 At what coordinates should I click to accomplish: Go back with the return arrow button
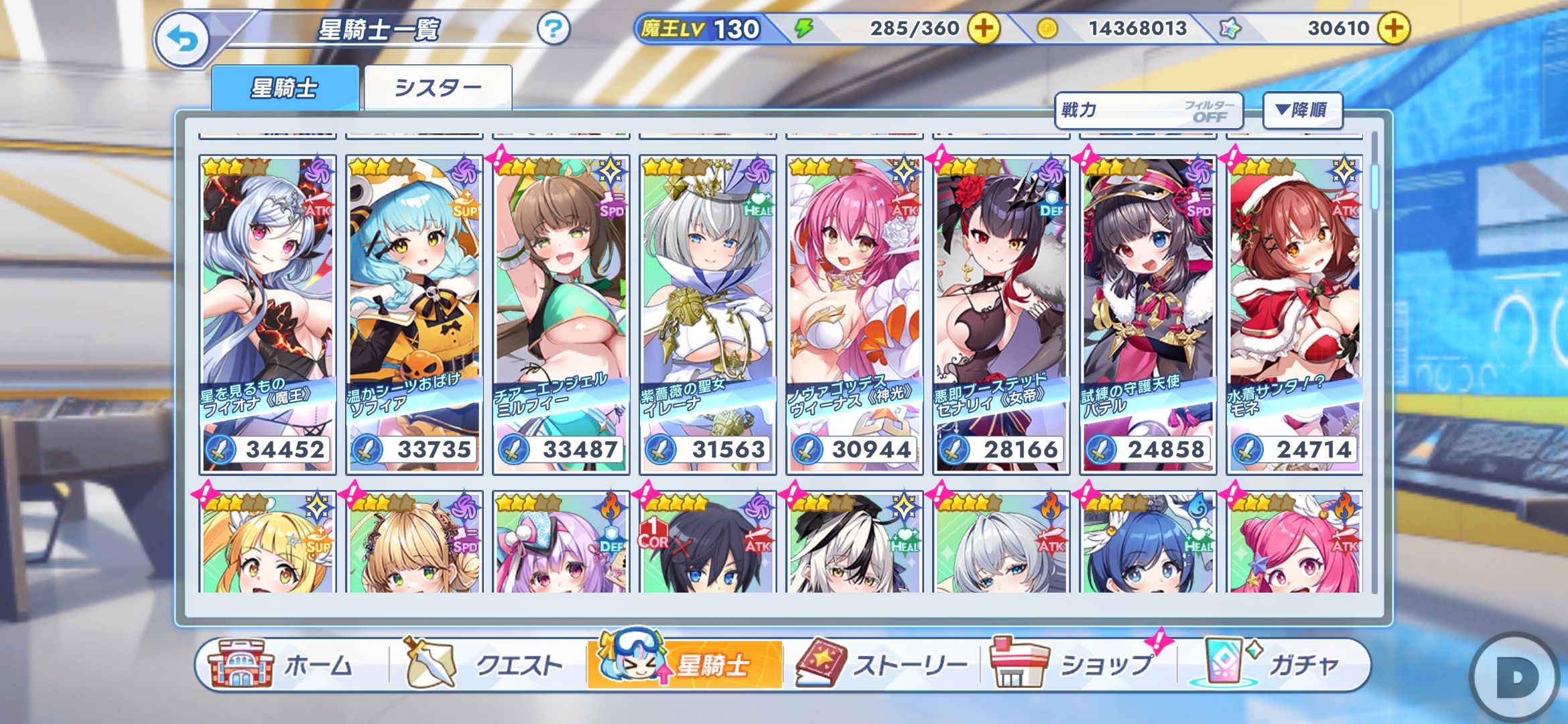182,40
